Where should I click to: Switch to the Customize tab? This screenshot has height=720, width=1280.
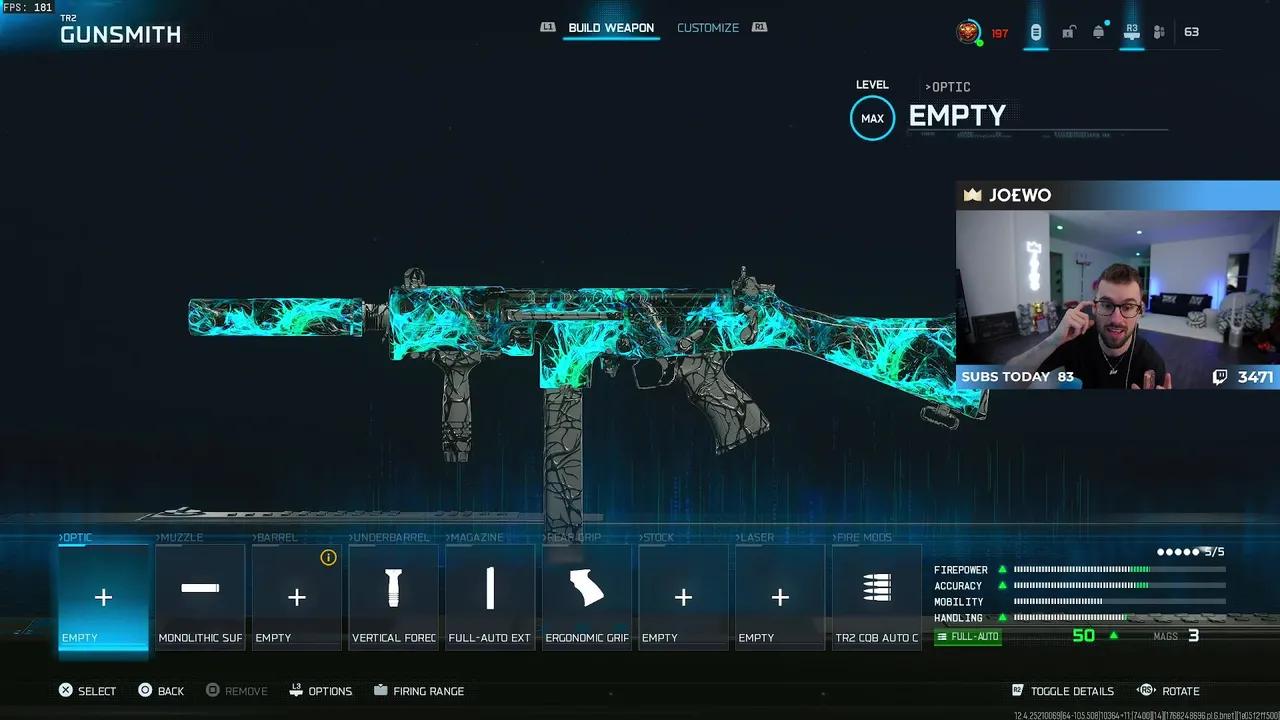point(708,27)
